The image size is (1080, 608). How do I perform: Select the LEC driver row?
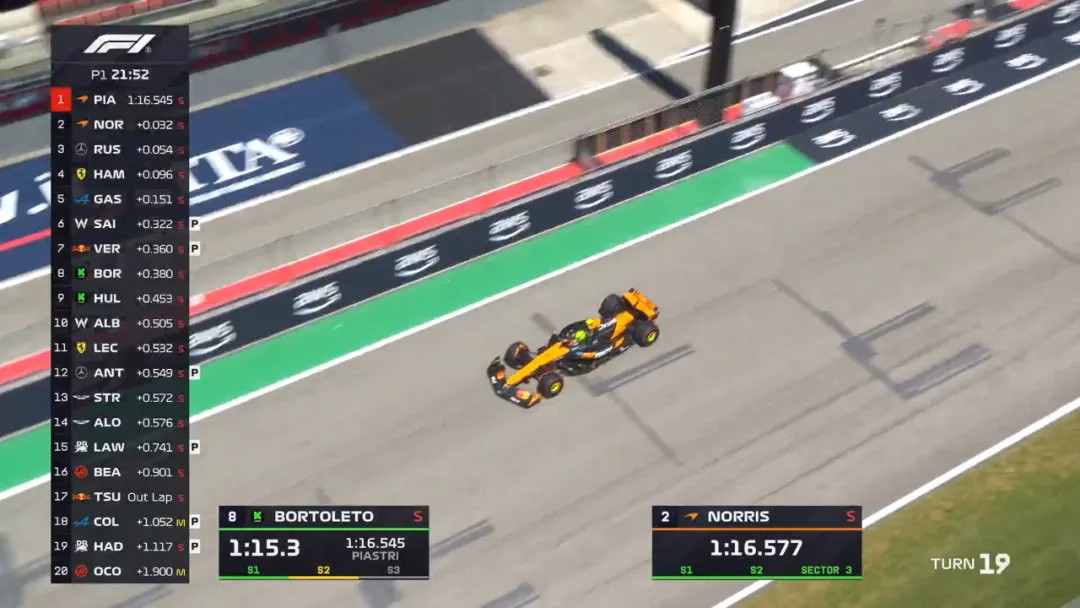(120, 348)
